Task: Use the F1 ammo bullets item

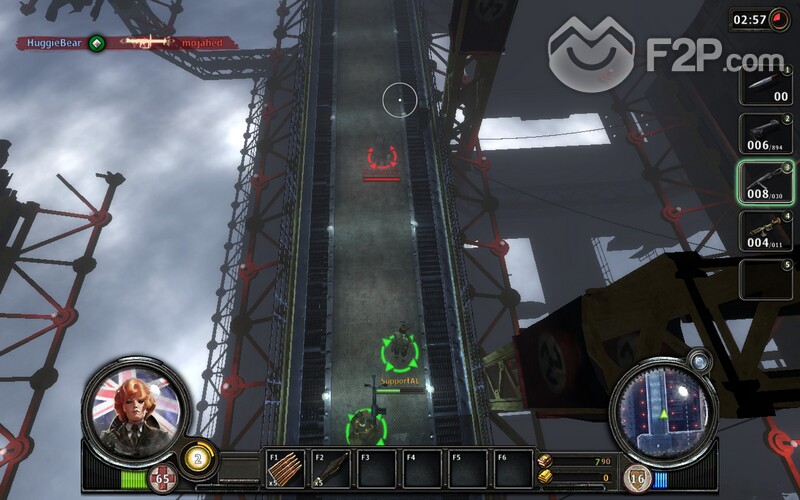Action: pyautogui.click(x=285, y=468)
